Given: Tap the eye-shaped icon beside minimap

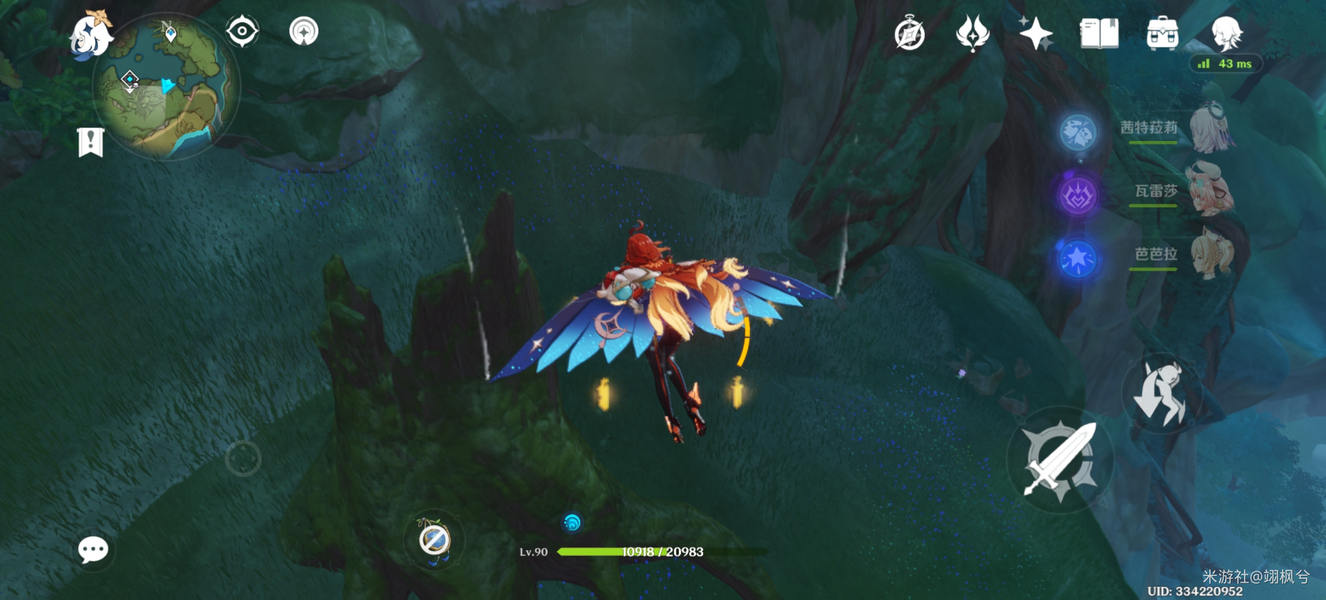Looking at the screenshot, I should [243, 32].
